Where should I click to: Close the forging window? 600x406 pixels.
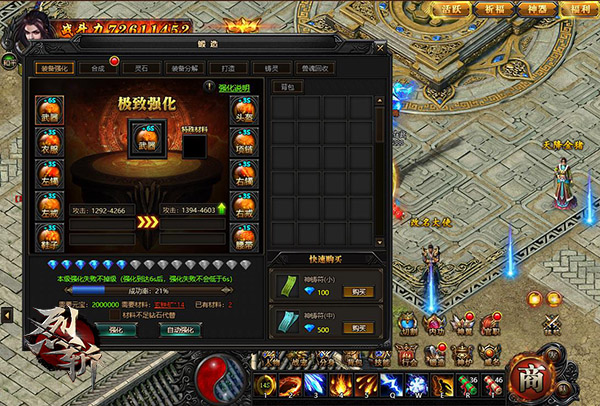coord(380,47)
